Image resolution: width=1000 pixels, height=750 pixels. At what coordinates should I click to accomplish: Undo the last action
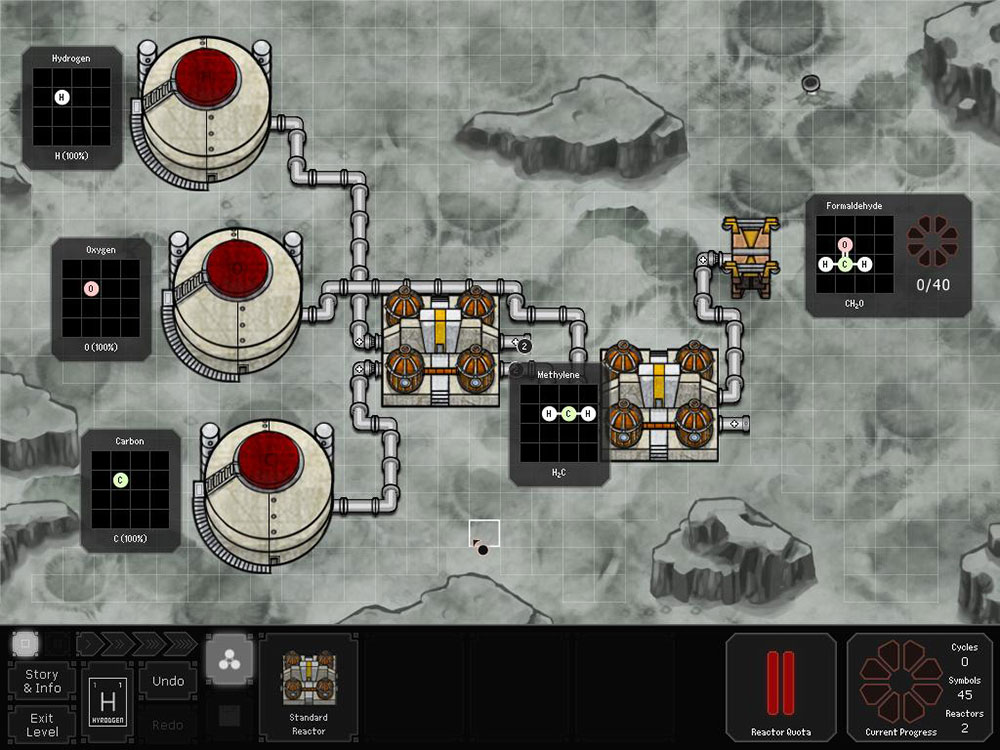[168, 681]
